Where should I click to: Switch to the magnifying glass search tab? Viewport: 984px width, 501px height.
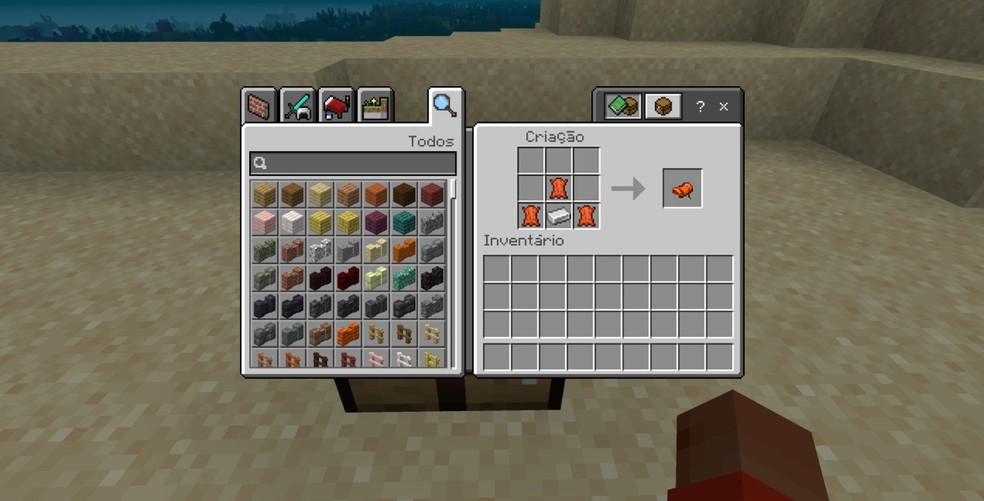tap(445, 104)
